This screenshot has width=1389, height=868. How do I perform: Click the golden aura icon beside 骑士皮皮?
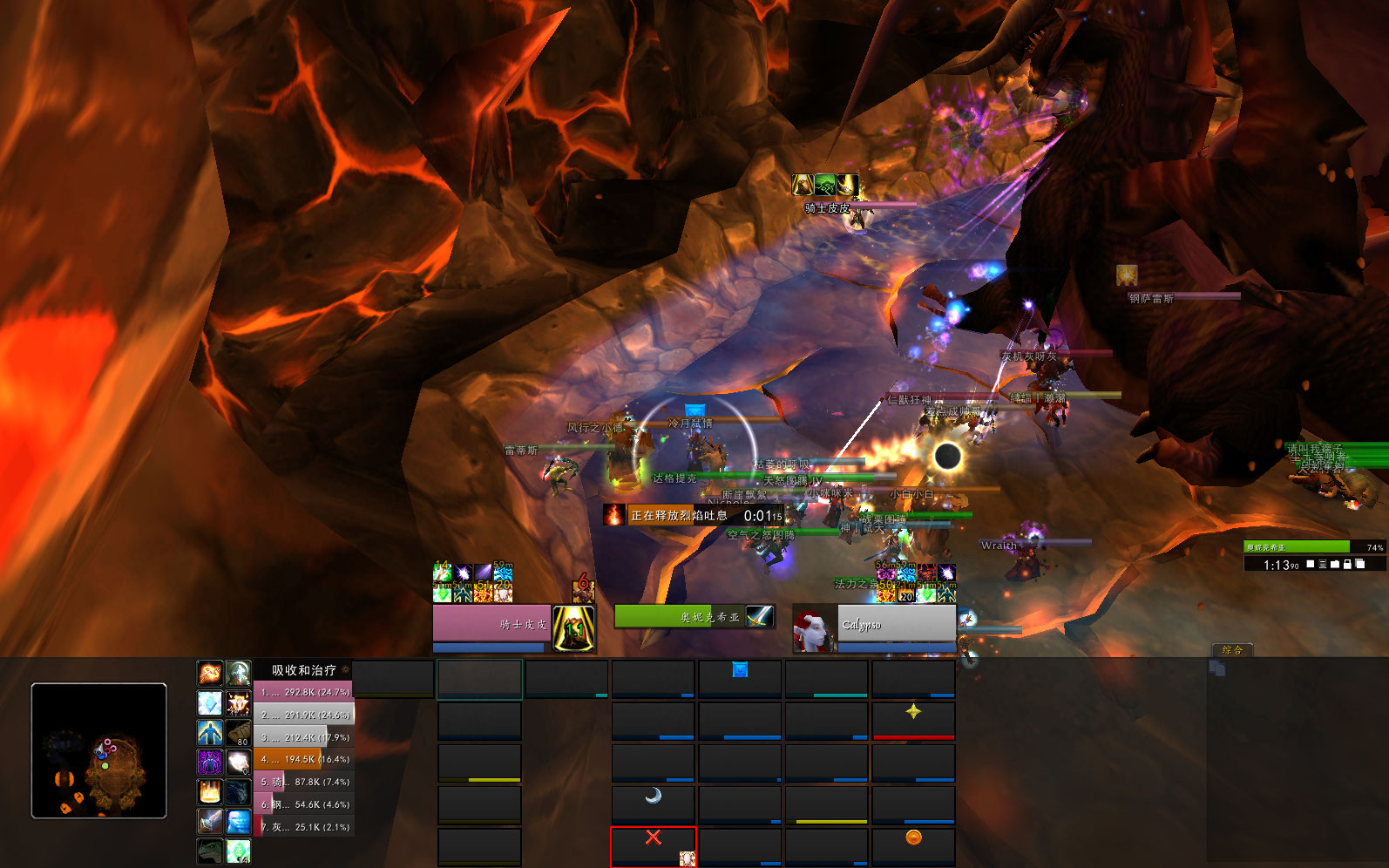click(x=574, y=627)
